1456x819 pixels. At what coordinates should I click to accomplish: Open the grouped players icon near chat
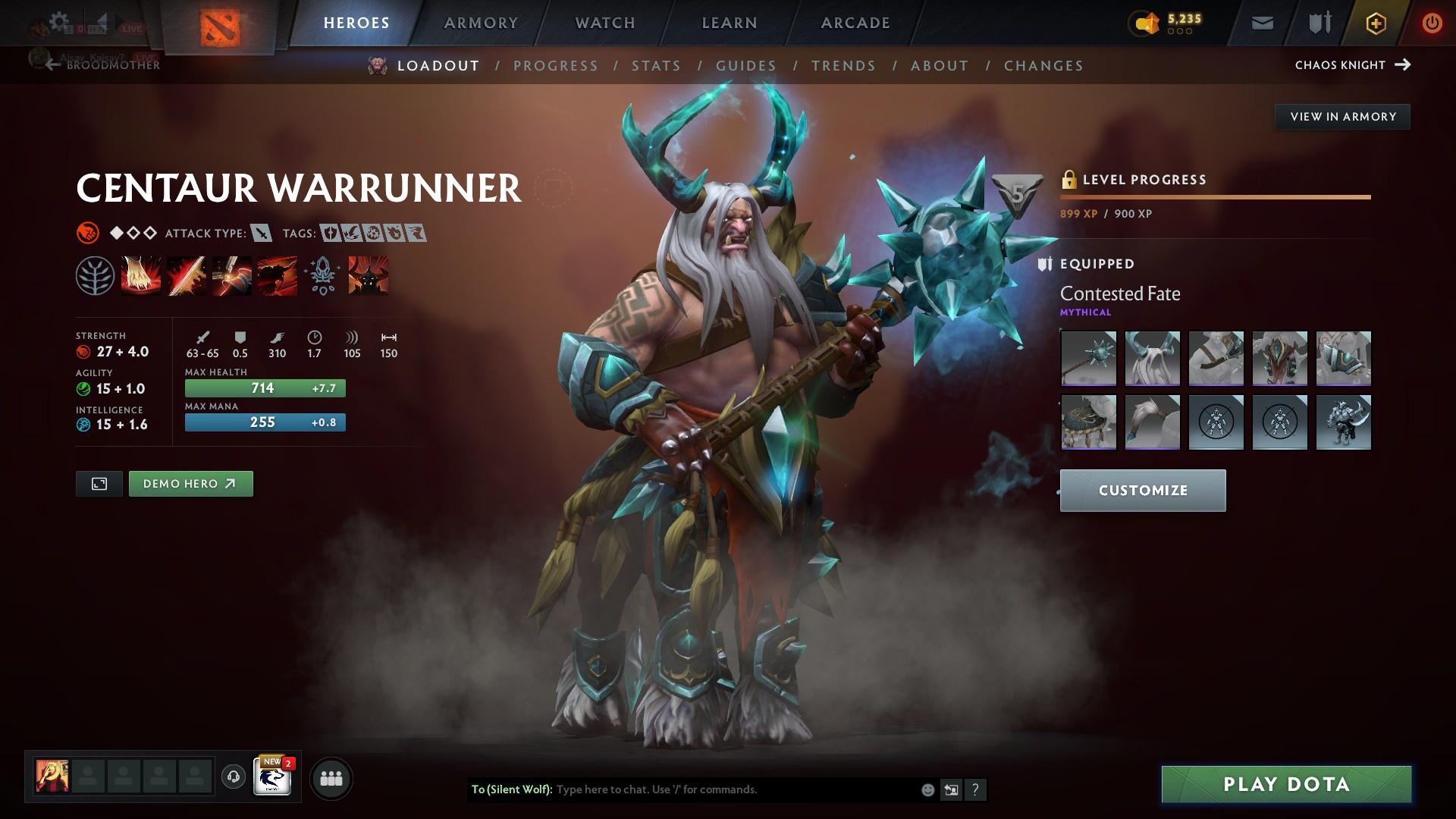[x=331, y=777]
